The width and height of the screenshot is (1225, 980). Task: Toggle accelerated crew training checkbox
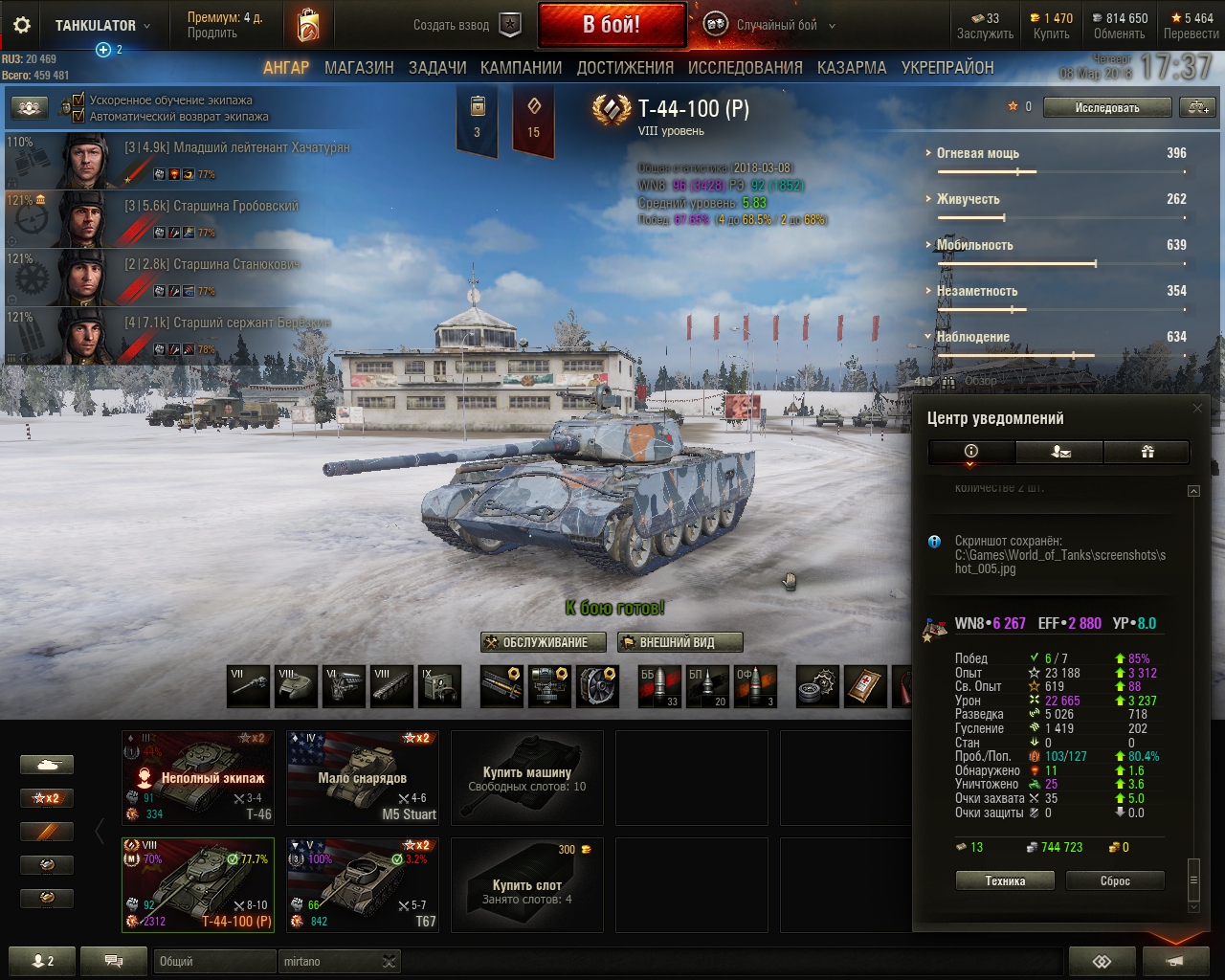coord(79,100)
